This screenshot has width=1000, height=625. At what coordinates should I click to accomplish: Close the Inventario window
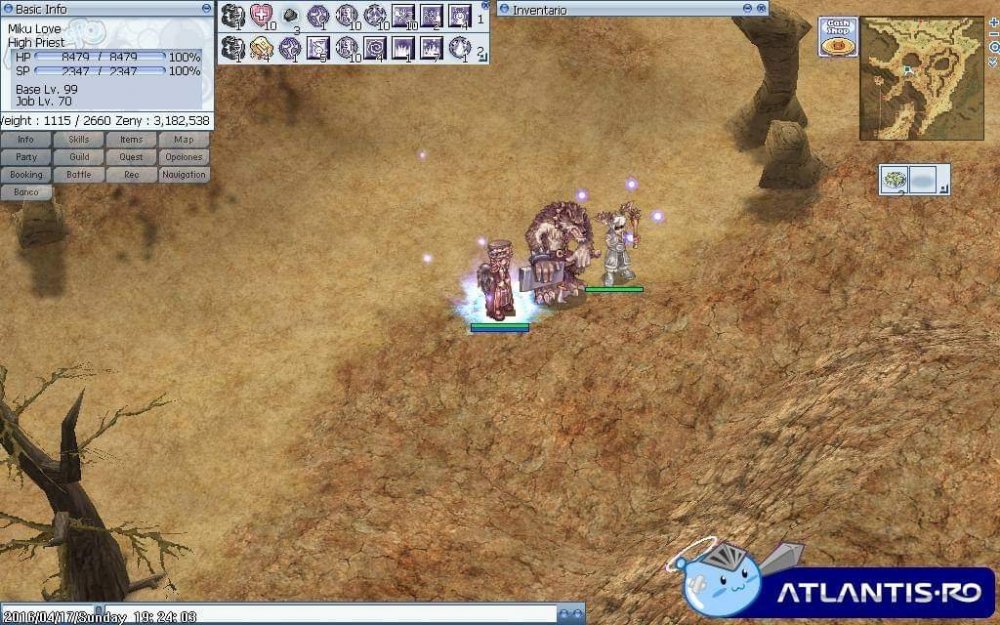coord(762,9)
